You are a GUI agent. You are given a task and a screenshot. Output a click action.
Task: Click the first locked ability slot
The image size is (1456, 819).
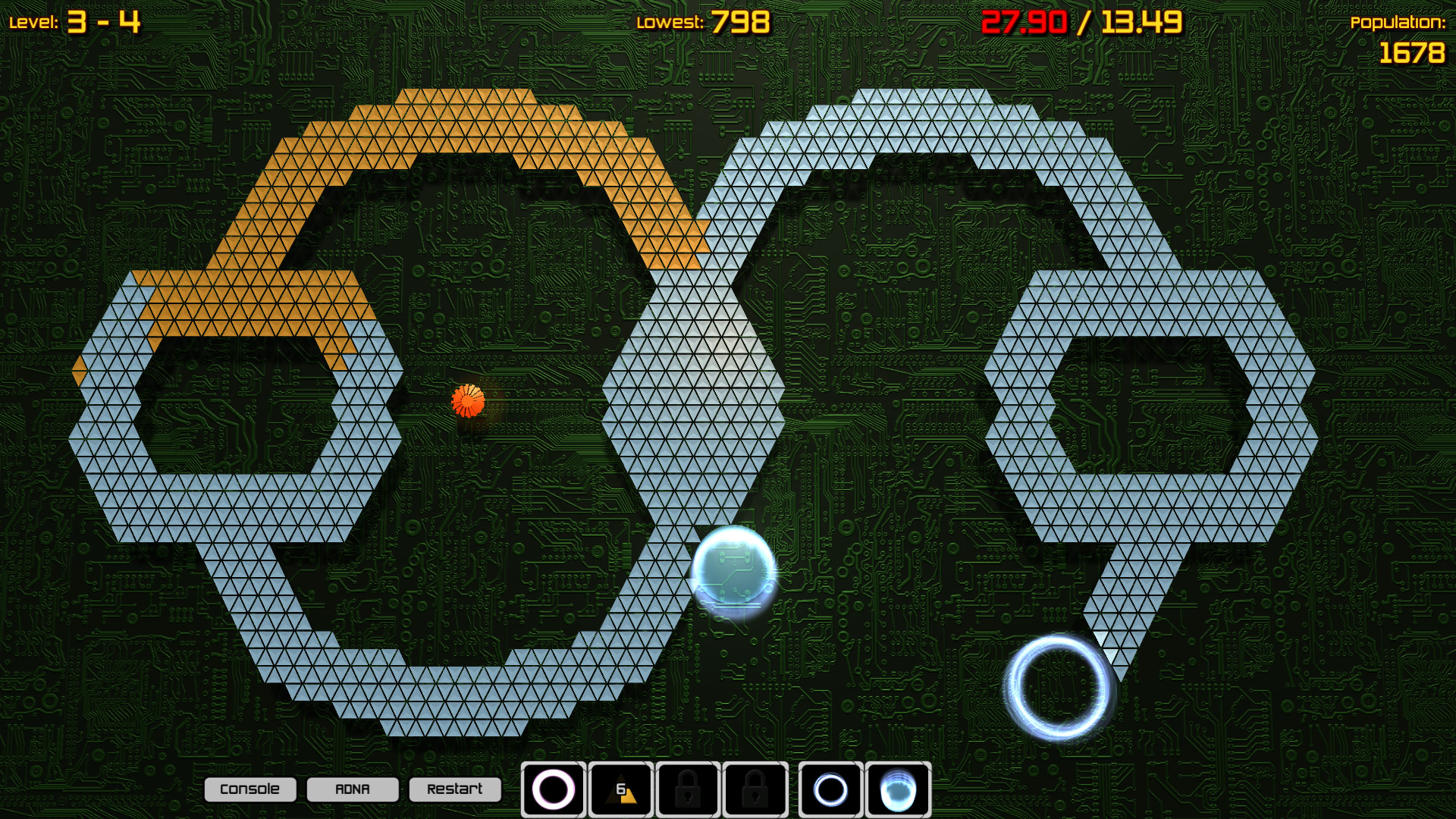point(688,789)
